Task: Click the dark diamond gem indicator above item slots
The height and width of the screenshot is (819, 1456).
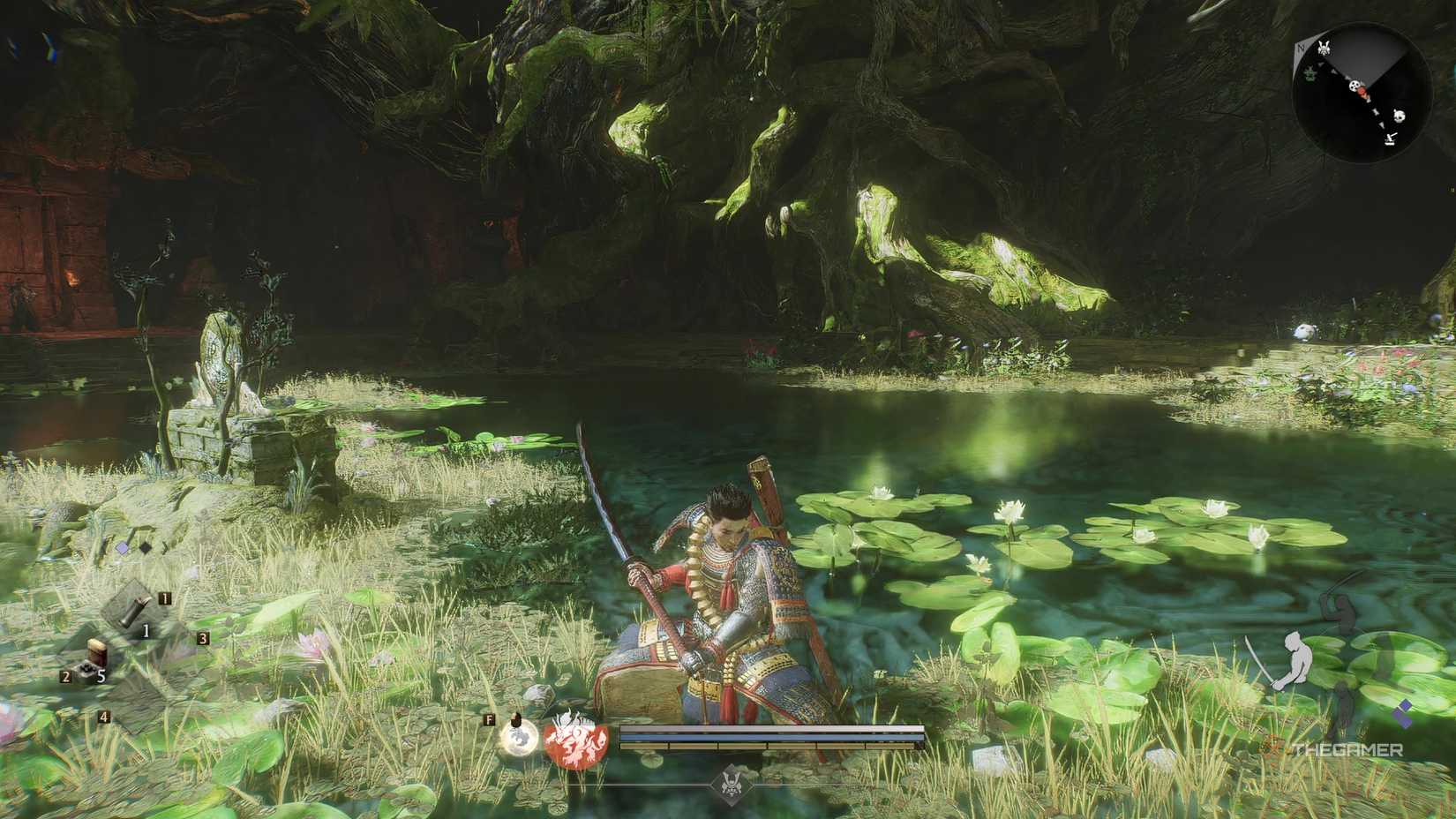Action: [x=145, y=548]
